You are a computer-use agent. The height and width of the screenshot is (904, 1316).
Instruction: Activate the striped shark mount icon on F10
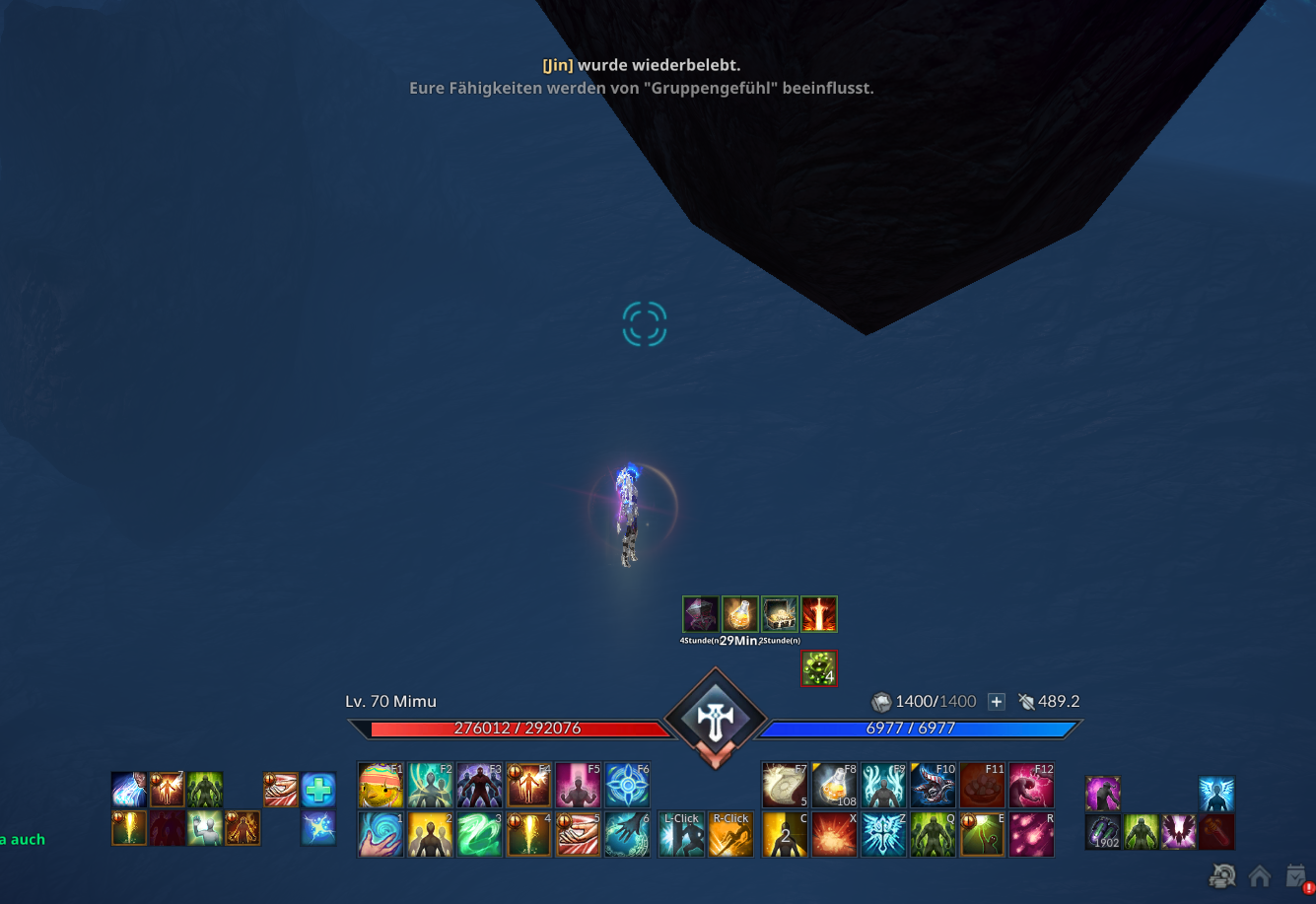click(933, 786)
